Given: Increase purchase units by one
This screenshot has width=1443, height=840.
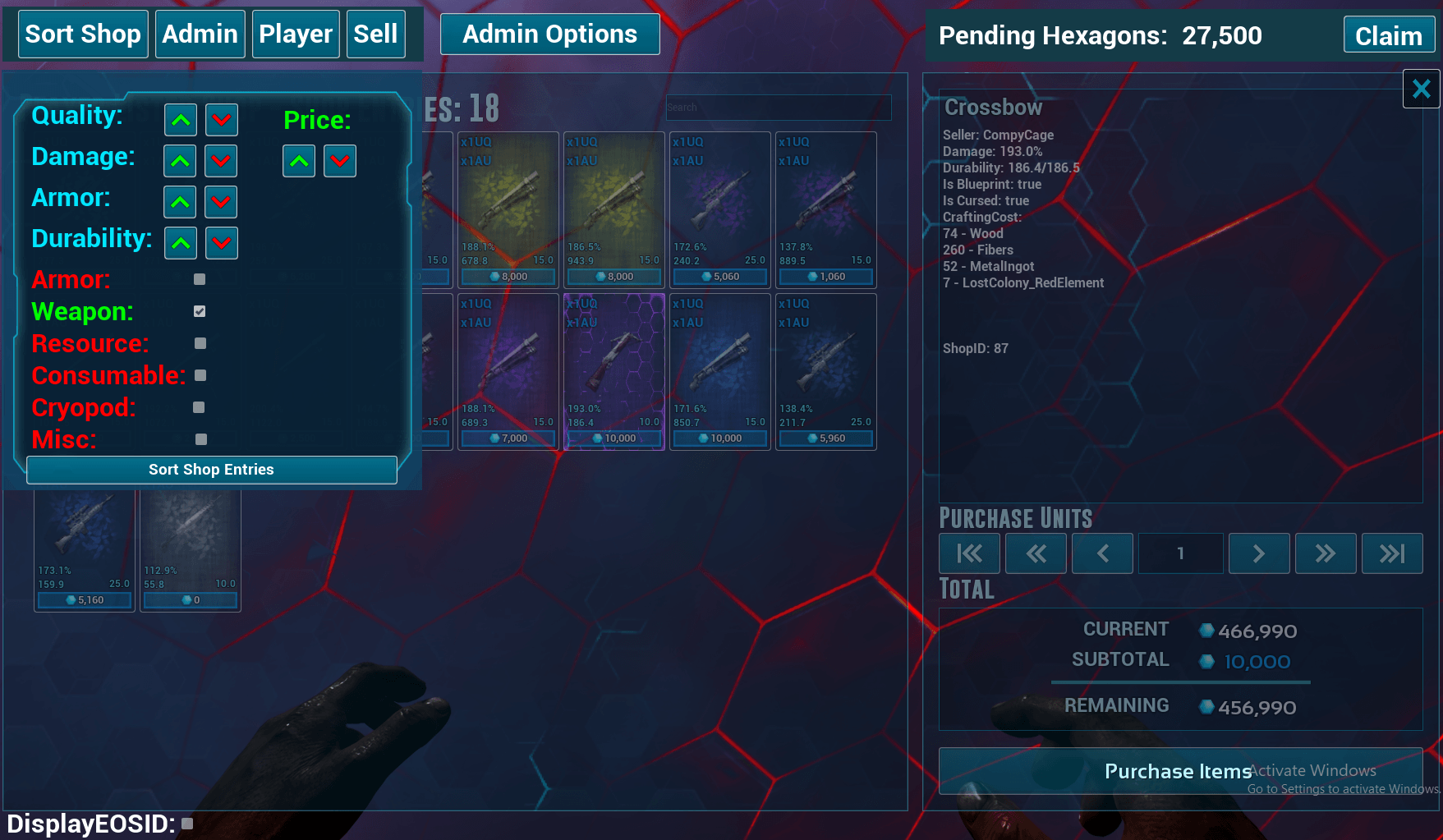Looking at the screenshot, I should pyautogui.click(x=1258, y=553).
